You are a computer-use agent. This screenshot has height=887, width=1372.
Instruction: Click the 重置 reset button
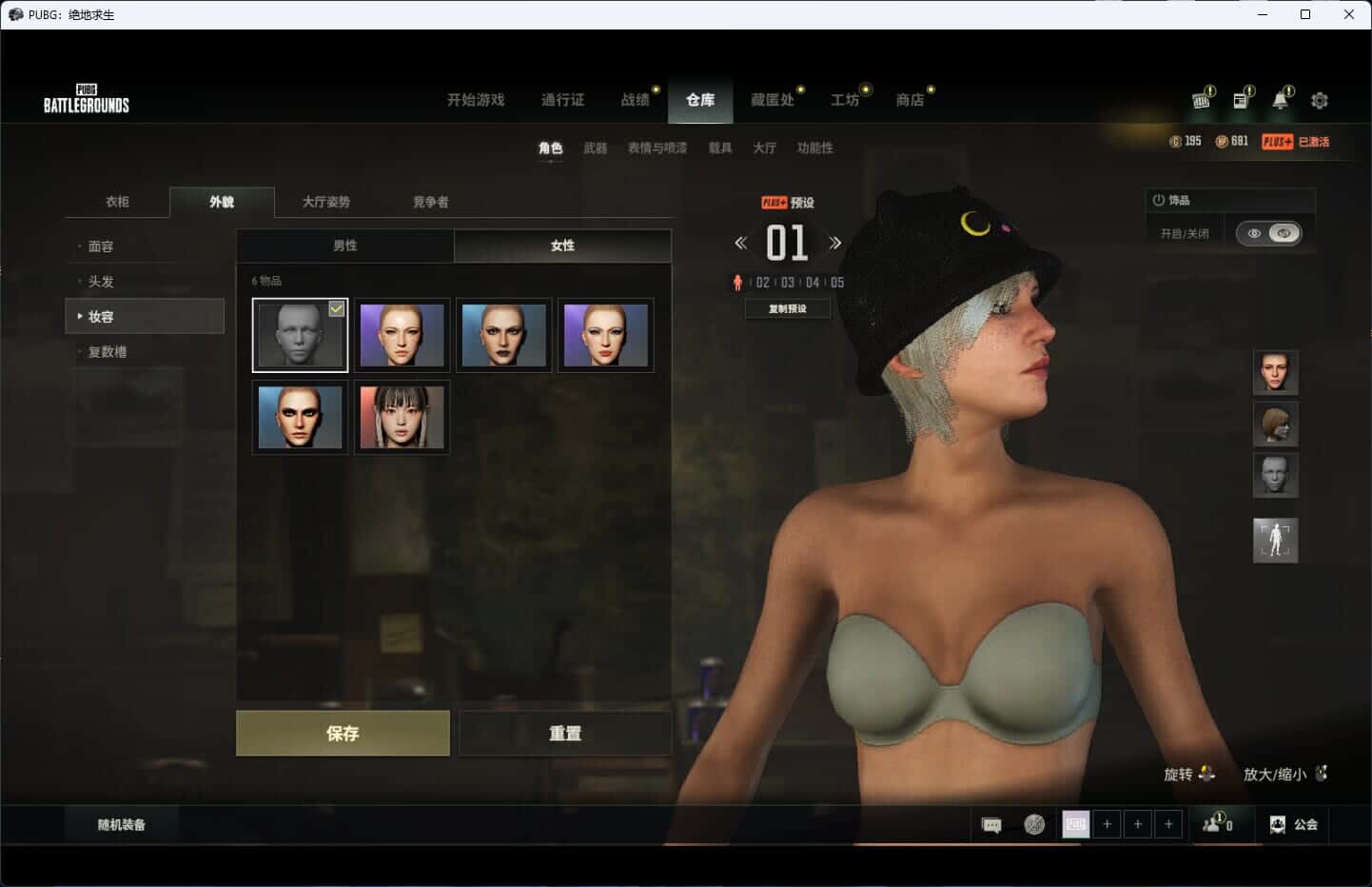click(x=565, y=733)
